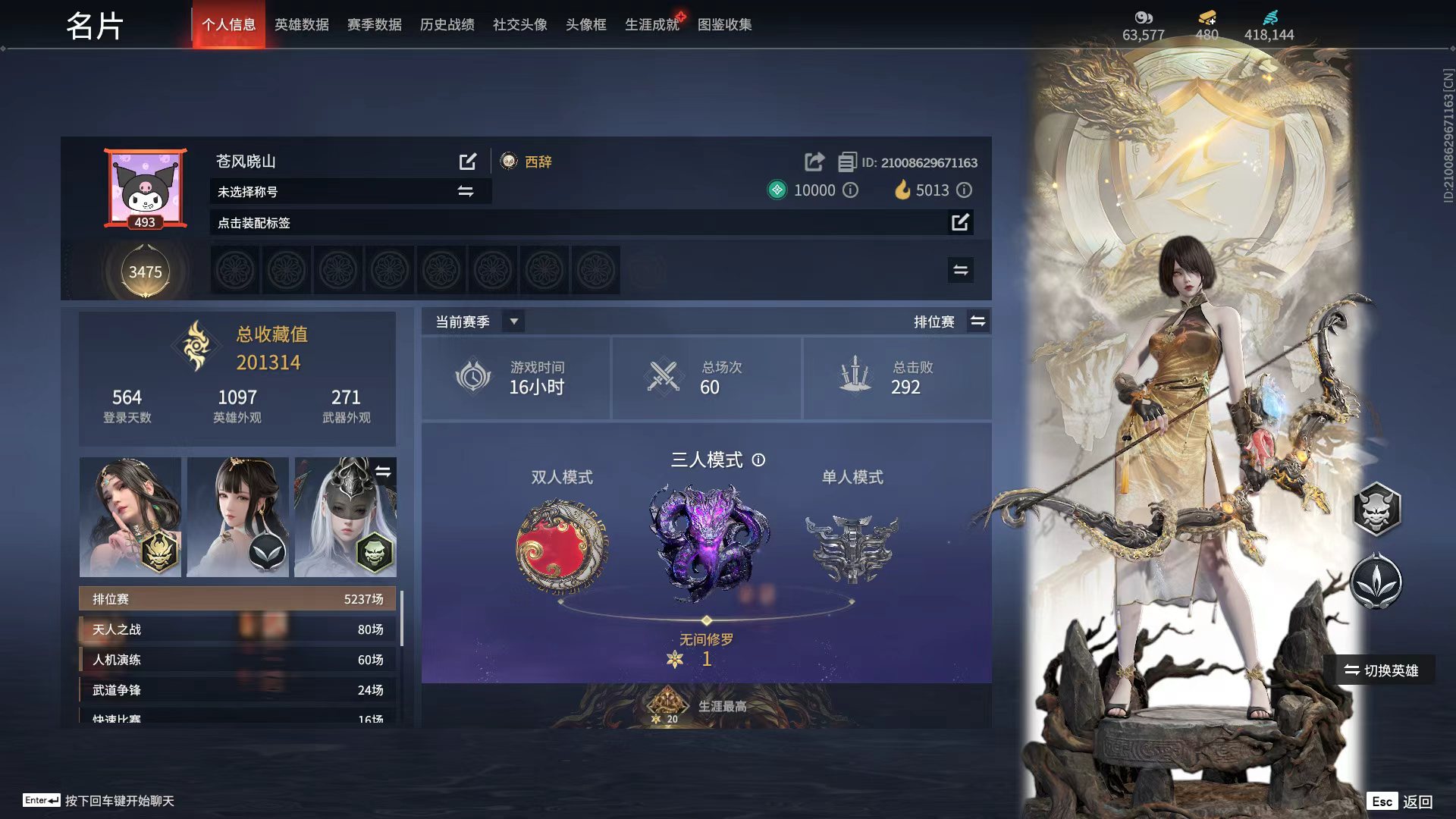Switch to the 英雄数据 tab
The height and width of the screenshot is (819, 1456).
click(301, 25)
